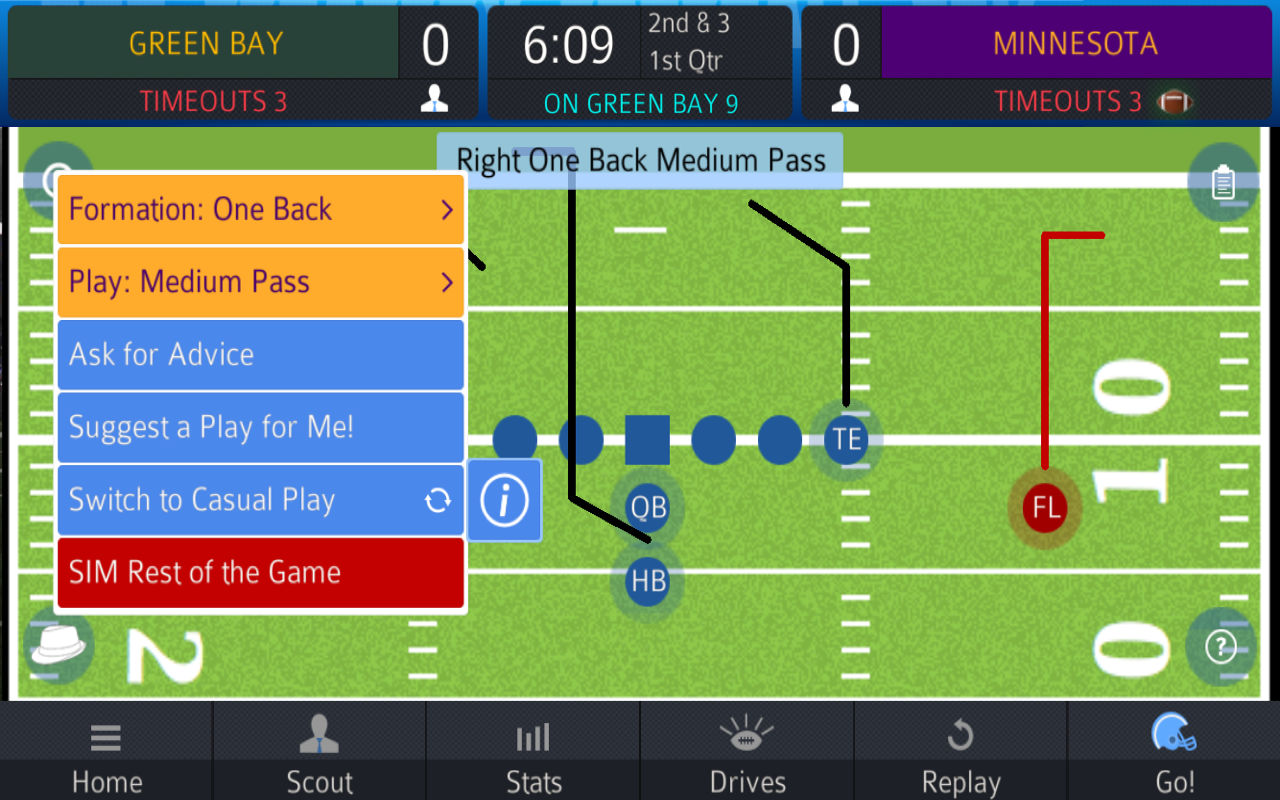Tap the Home hamburger icon
The width and height of the screenshot is (1280, 800).
point(106,737)
